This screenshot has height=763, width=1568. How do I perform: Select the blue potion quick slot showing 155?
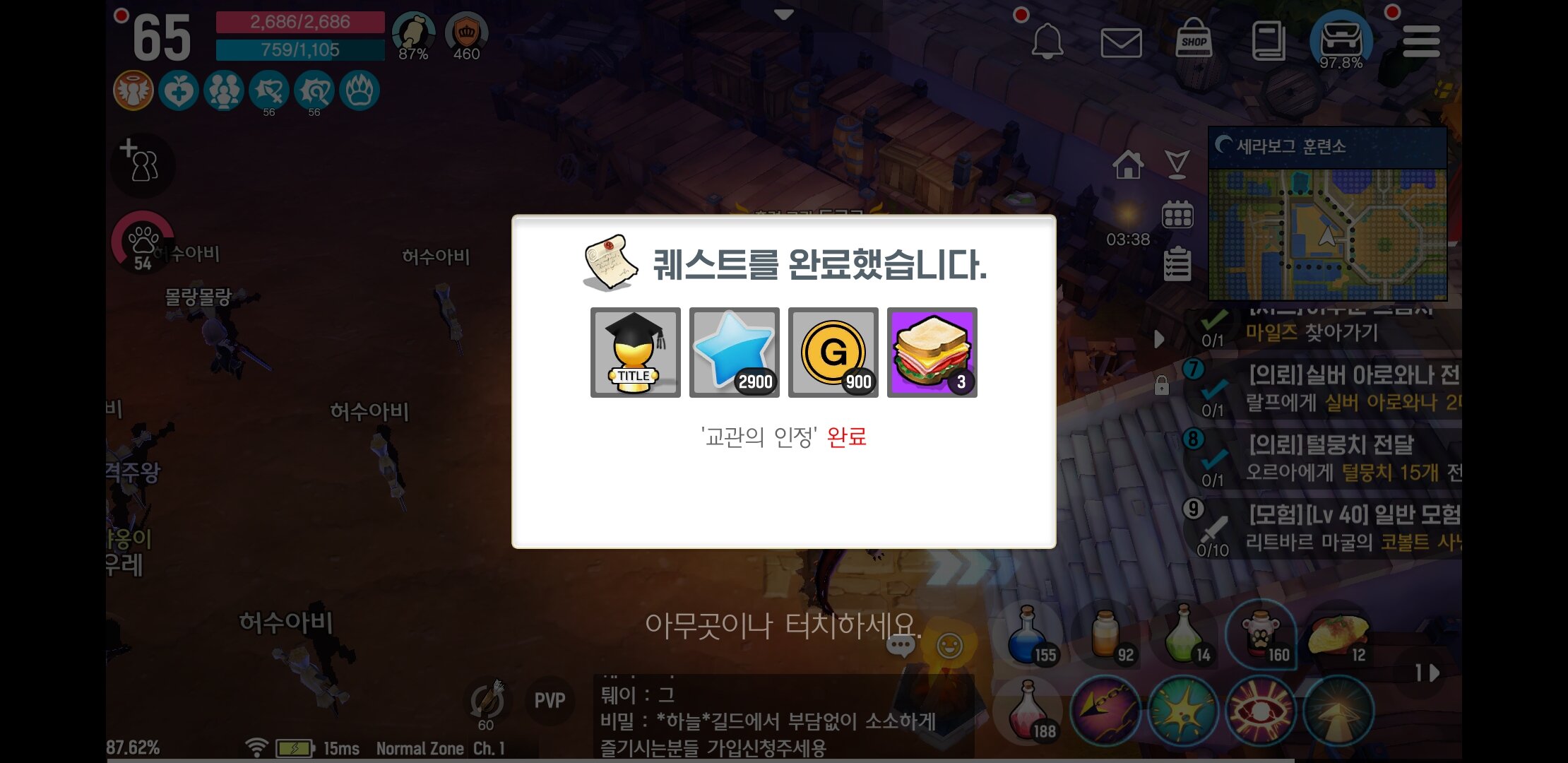(1028, 636)
